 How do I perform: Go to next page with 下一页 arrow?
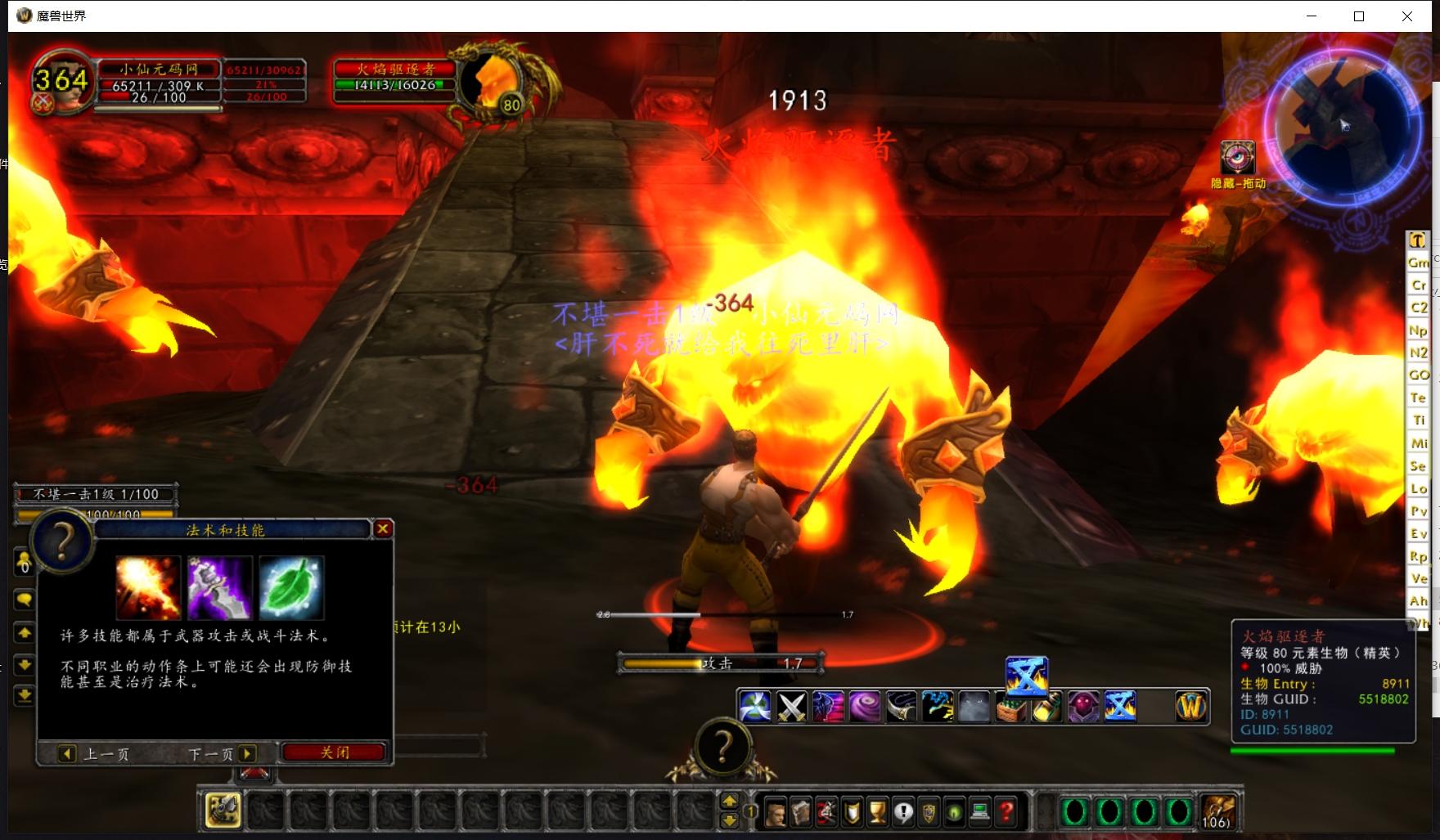[x=246, y=753]
